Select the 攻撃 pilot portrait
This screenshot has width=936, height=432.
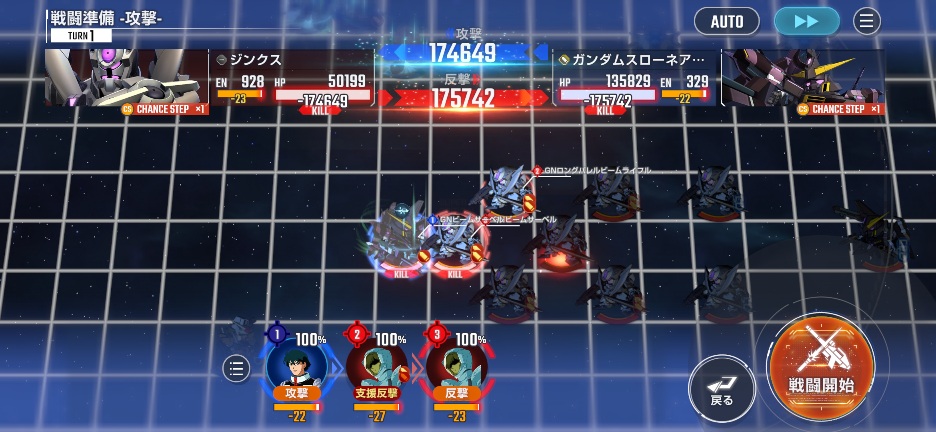pyautogui.click(x=296, y=365)
